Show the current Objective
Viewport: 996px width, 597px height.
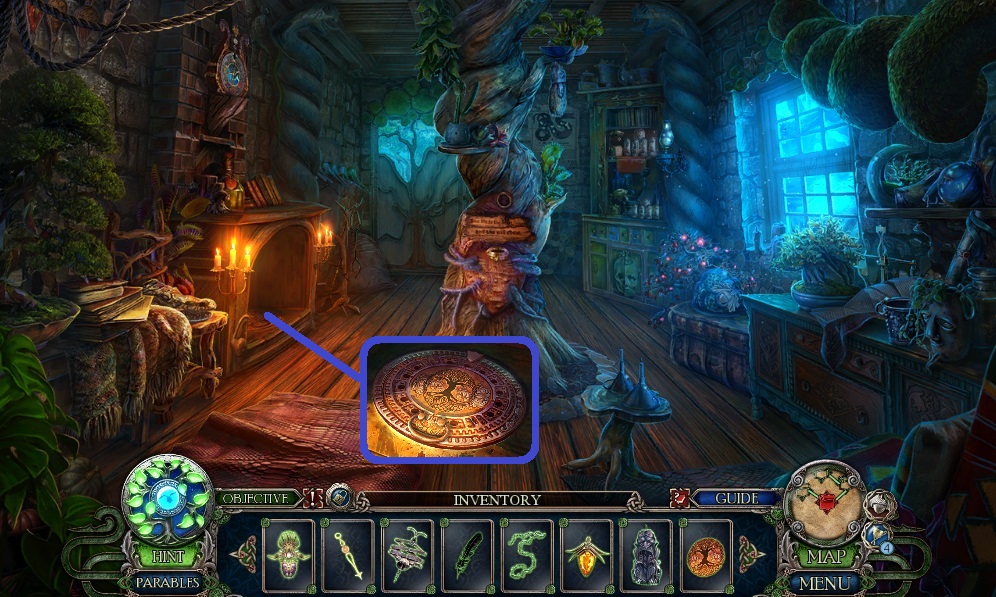click(x=256, y=497)
